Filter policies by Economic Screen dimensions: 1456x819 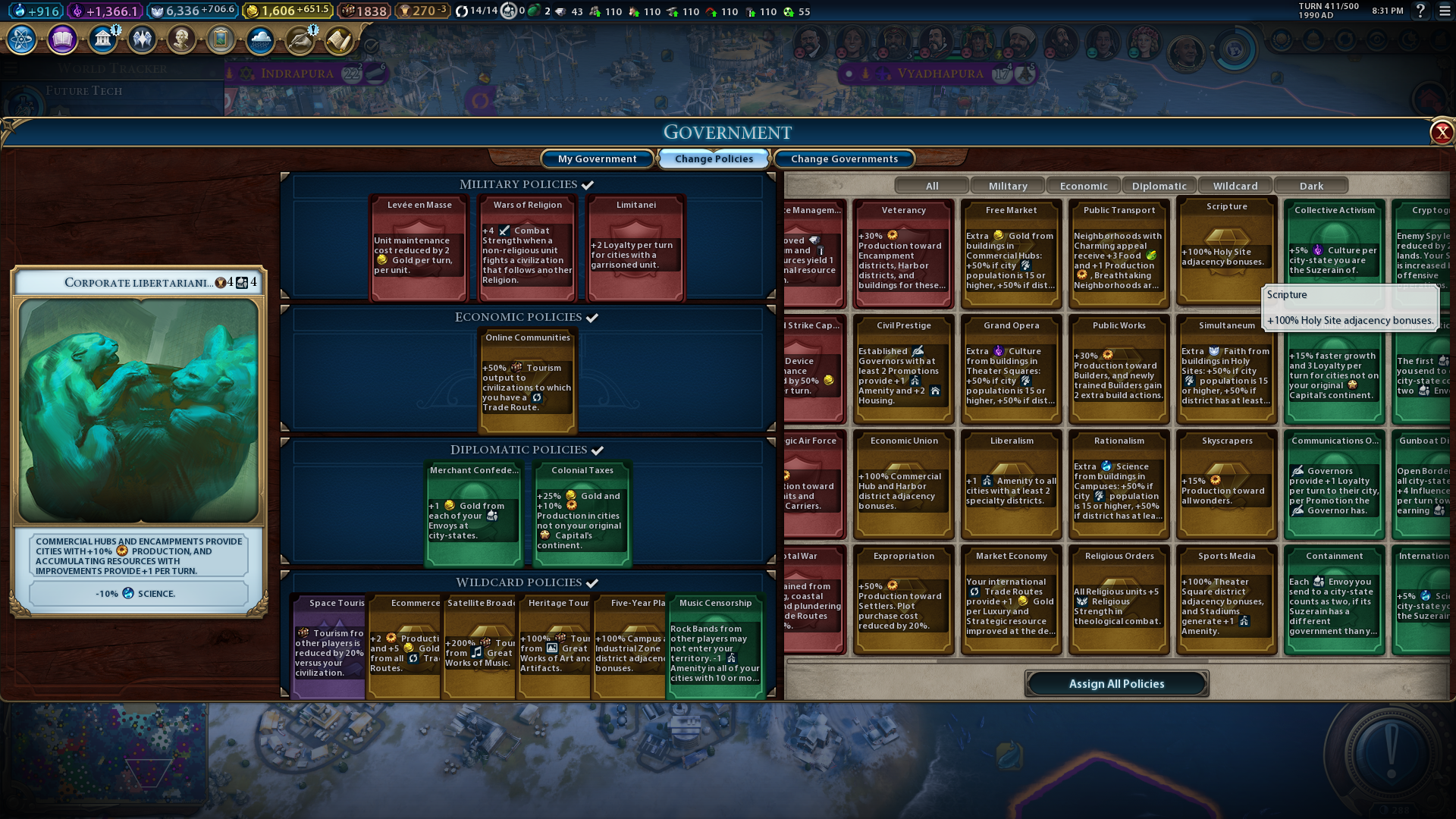tap(1083, 186)
